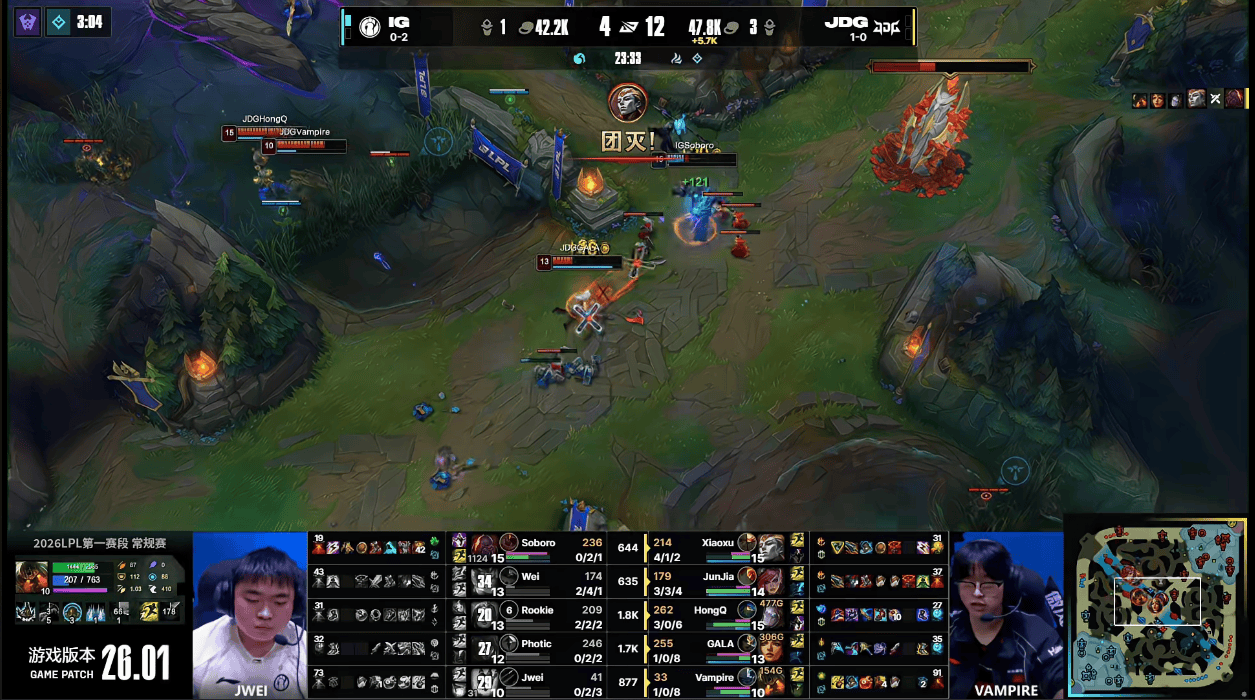The width and height of the screenshot is (1255, 700).
Task: Select Wei's champion portrait on the scoreboard
Action: 485,579
